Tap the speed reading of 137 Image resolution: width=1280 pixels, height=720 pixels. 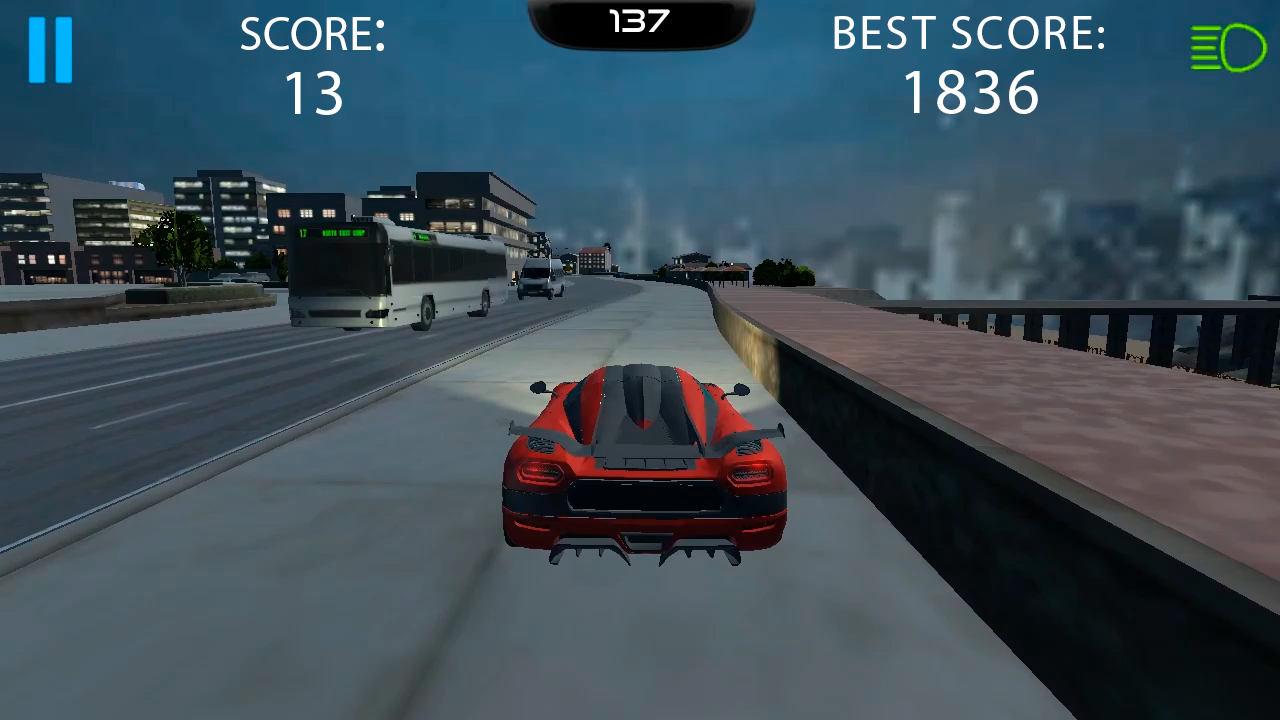[640, 17]
